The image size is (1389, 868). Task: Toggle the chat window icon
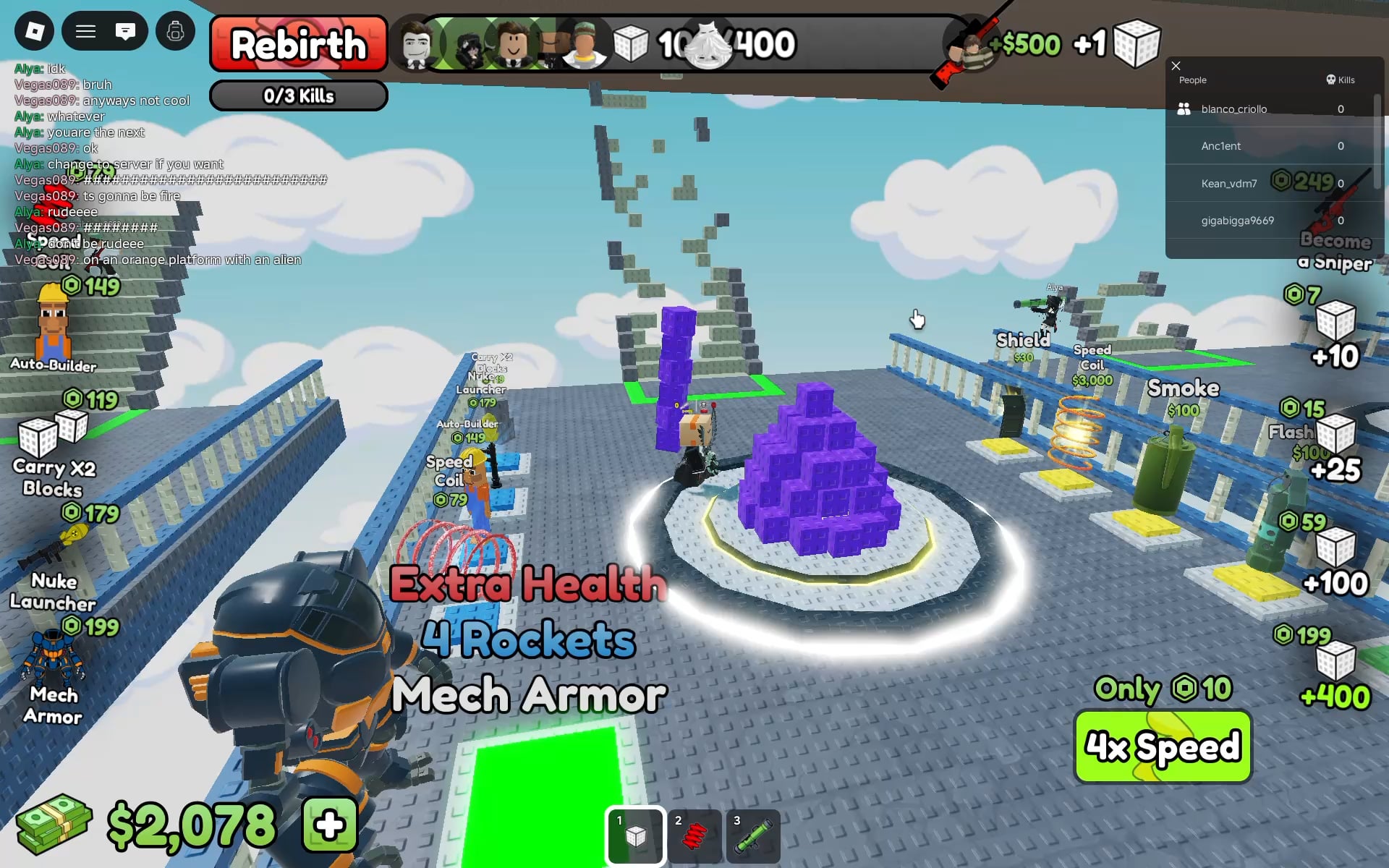tap(125, 31)
